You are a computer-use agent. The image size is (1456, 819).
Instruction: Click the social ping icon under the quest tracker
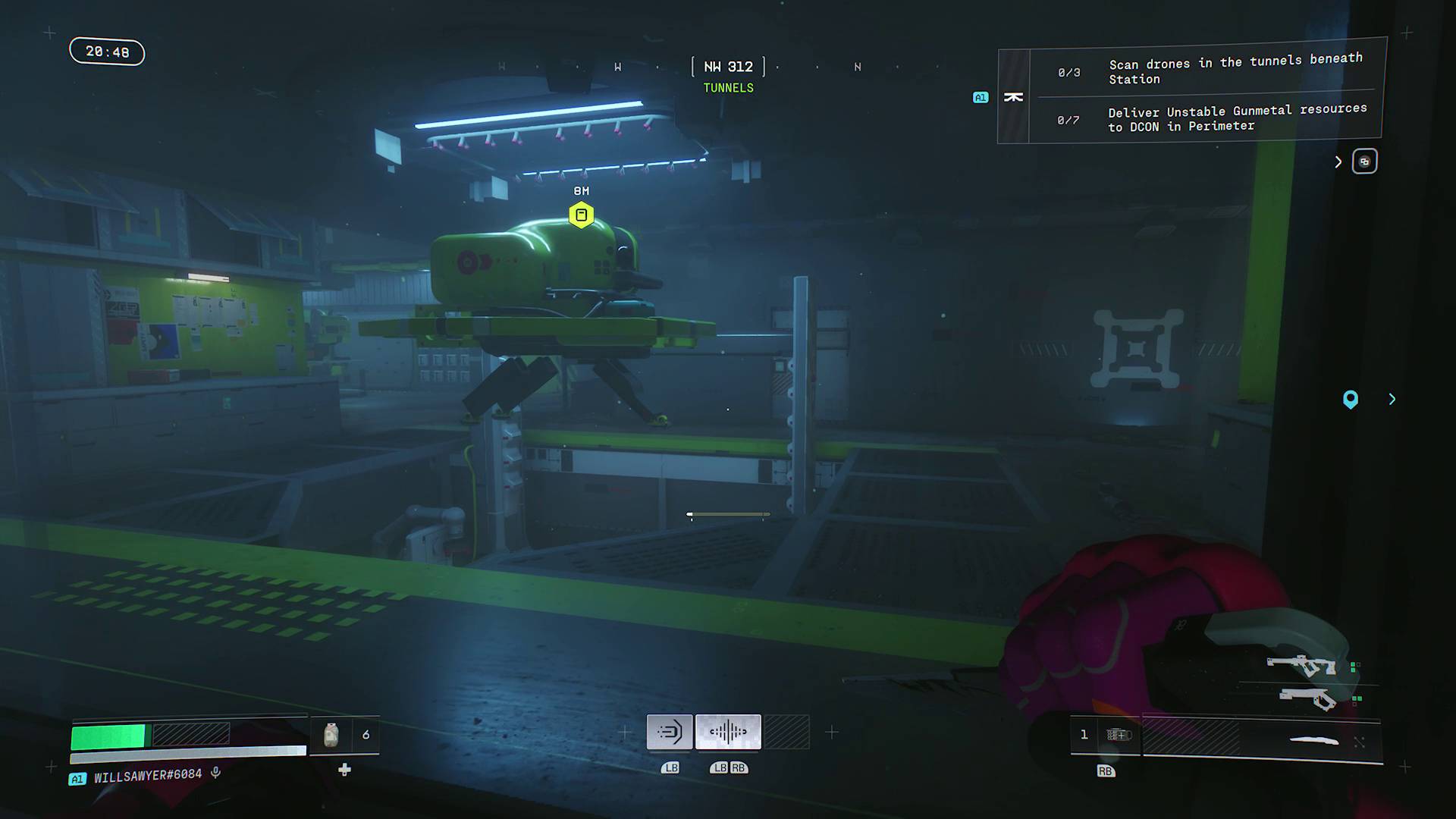click(x=1364, y=161)
